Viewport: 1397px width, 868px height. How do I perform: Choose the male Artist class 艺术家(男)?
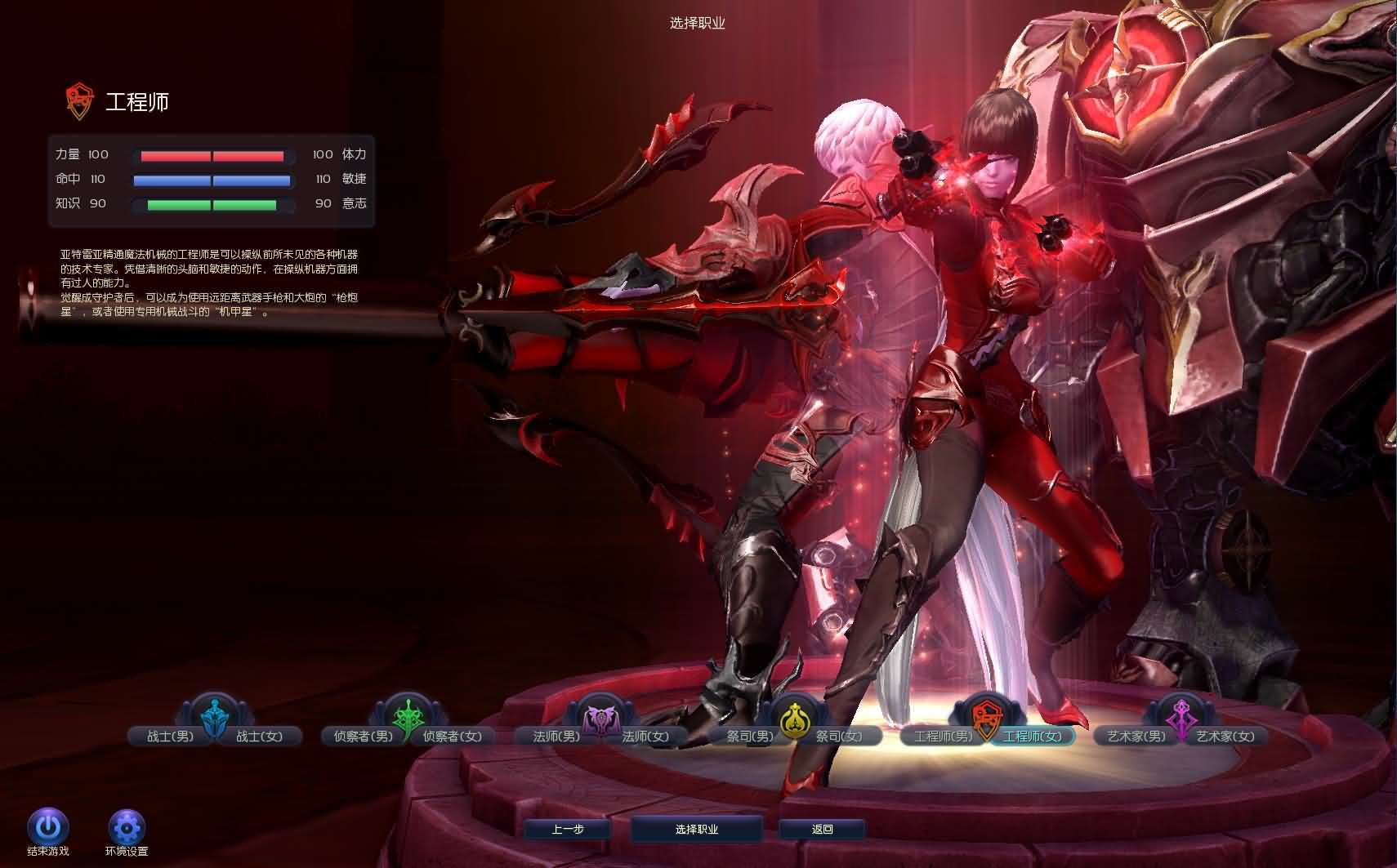coord(1136,737)
